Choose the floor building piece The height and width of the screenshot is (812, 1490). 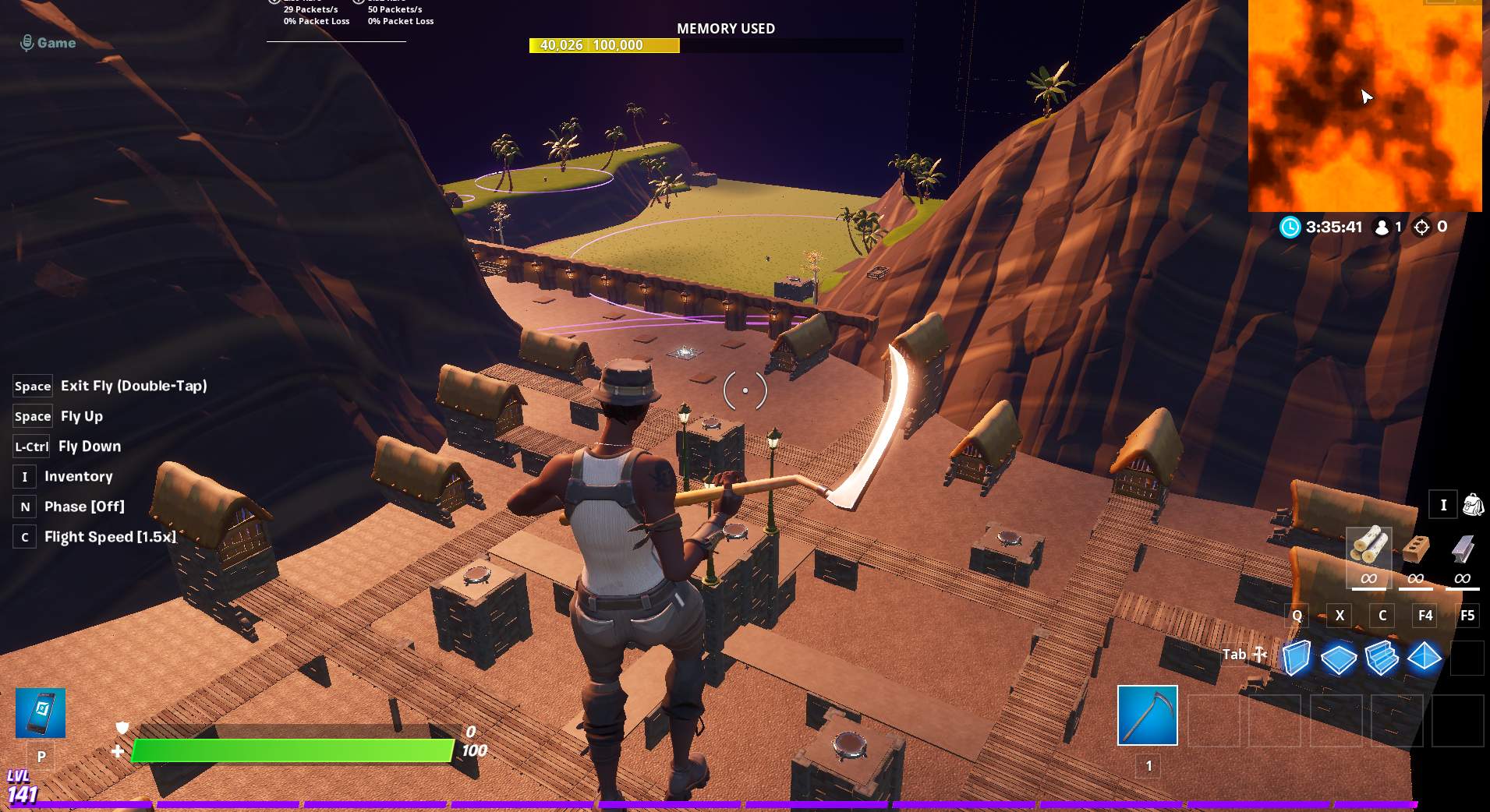(1339, 658)
